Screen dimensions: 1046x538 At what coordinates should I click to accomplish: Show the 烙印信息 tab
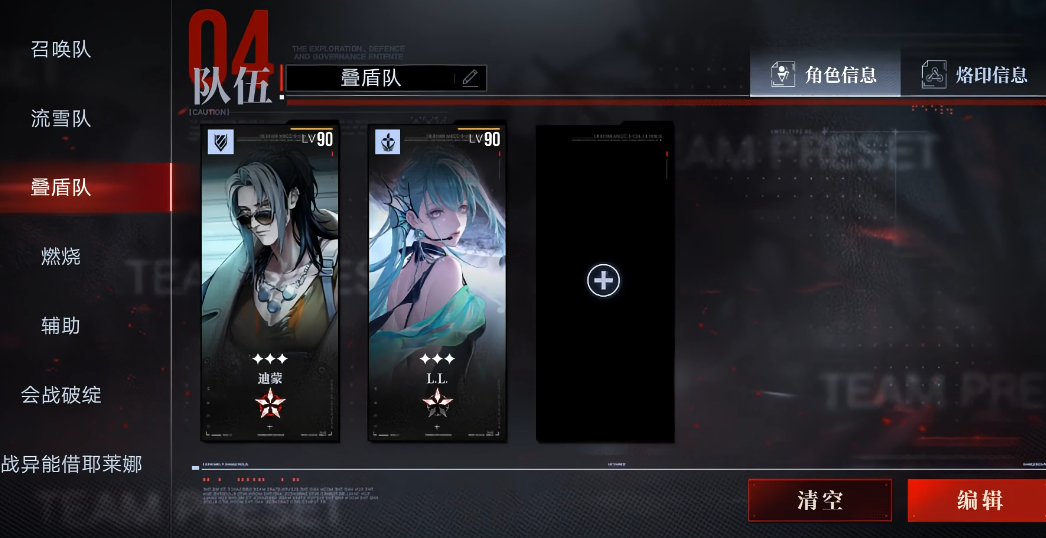pyautogui.click(x=975, y=75)
